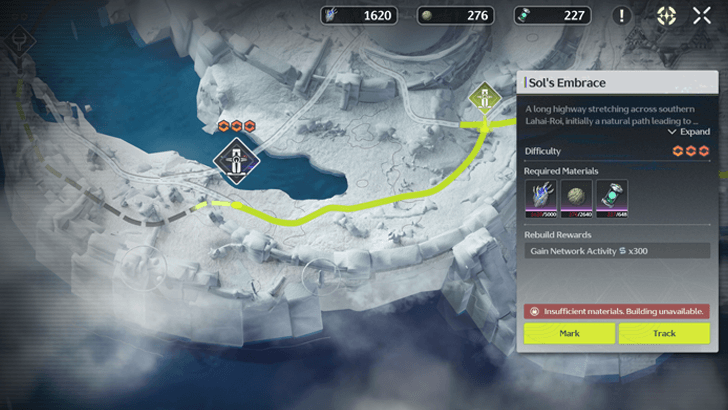The image size is (728, 410).
Task: Track the Sol's Embrace rebuild
Action: pyautogui.click(x=663, y=333)
